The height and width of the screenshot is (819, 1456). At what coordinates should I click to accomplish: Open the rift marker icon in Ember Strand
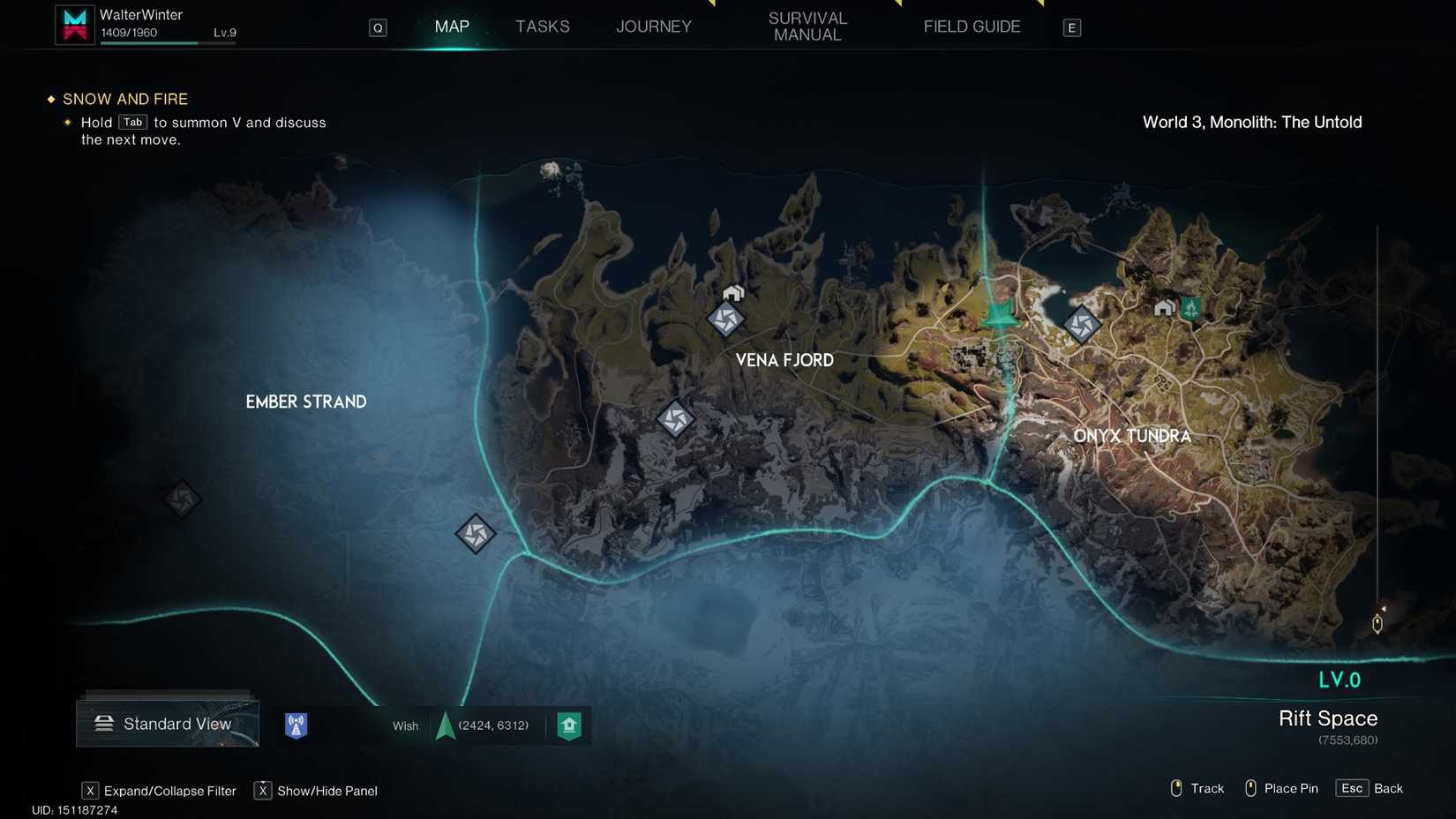(182, 499)
